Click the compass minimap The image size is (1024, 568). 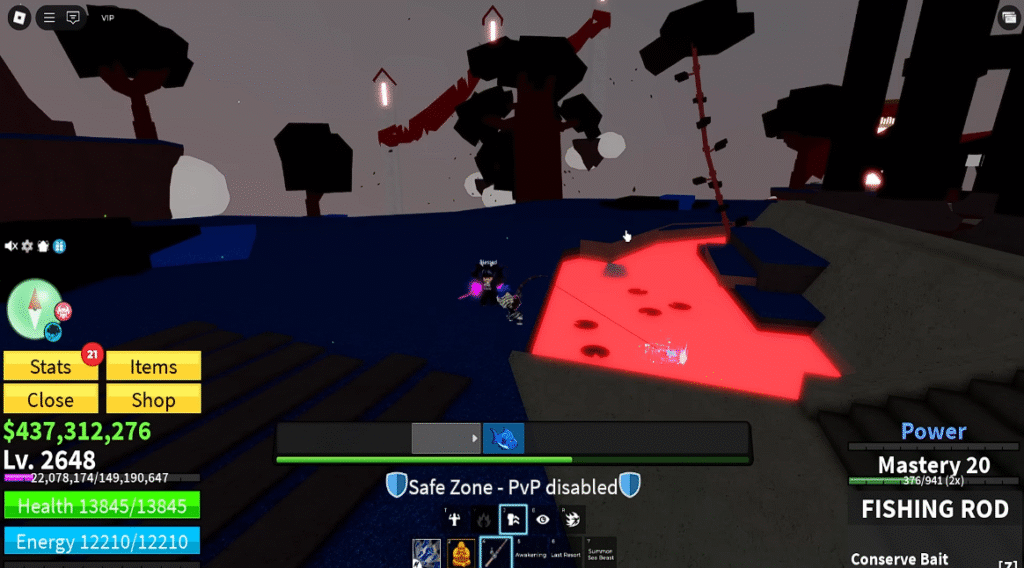35,309
